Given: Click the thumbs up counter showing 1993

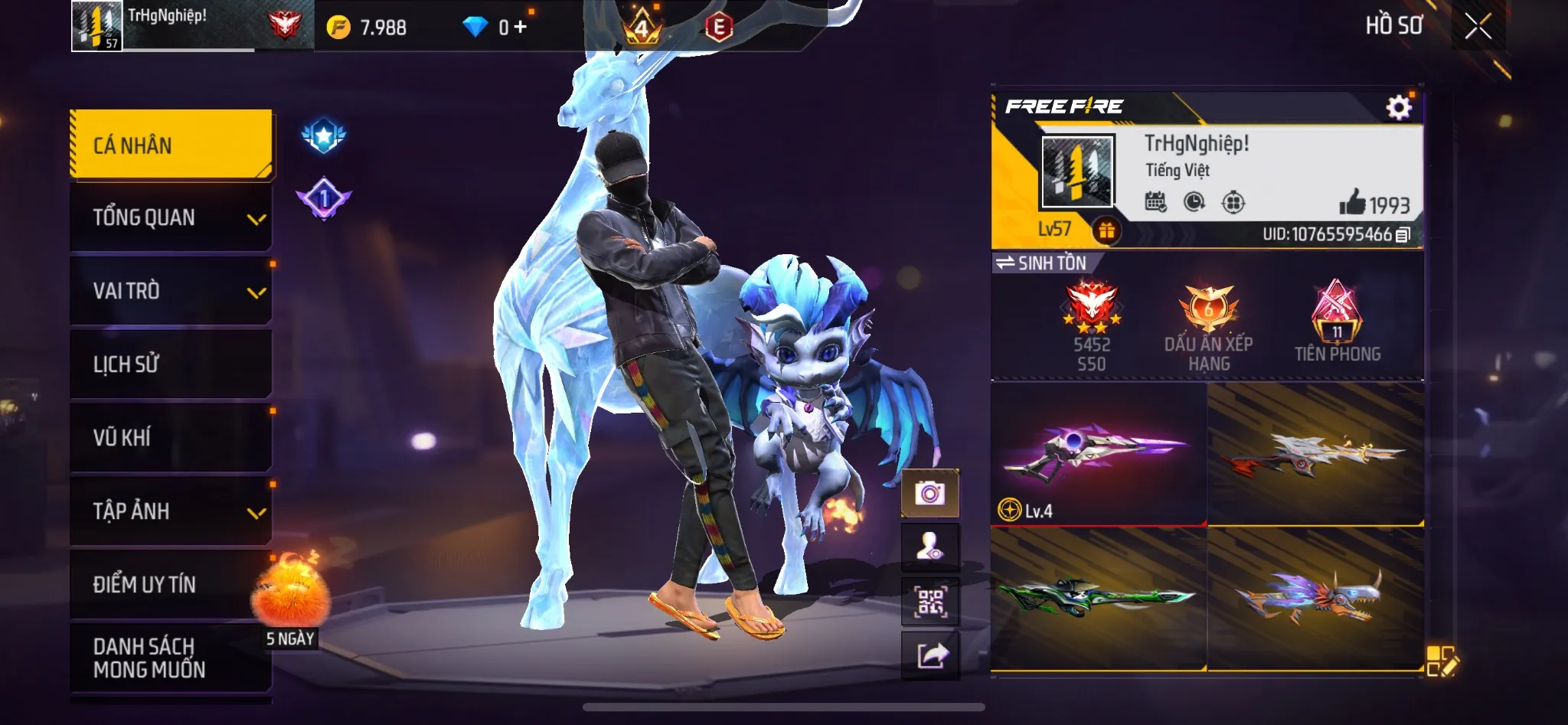Looking at the screenshot, I should [x=1378, y=203].
